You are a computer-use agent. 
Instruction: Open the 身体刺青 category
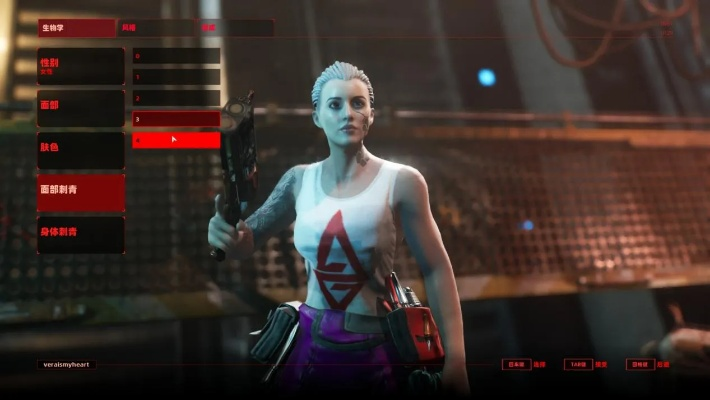tap(81, 234)
